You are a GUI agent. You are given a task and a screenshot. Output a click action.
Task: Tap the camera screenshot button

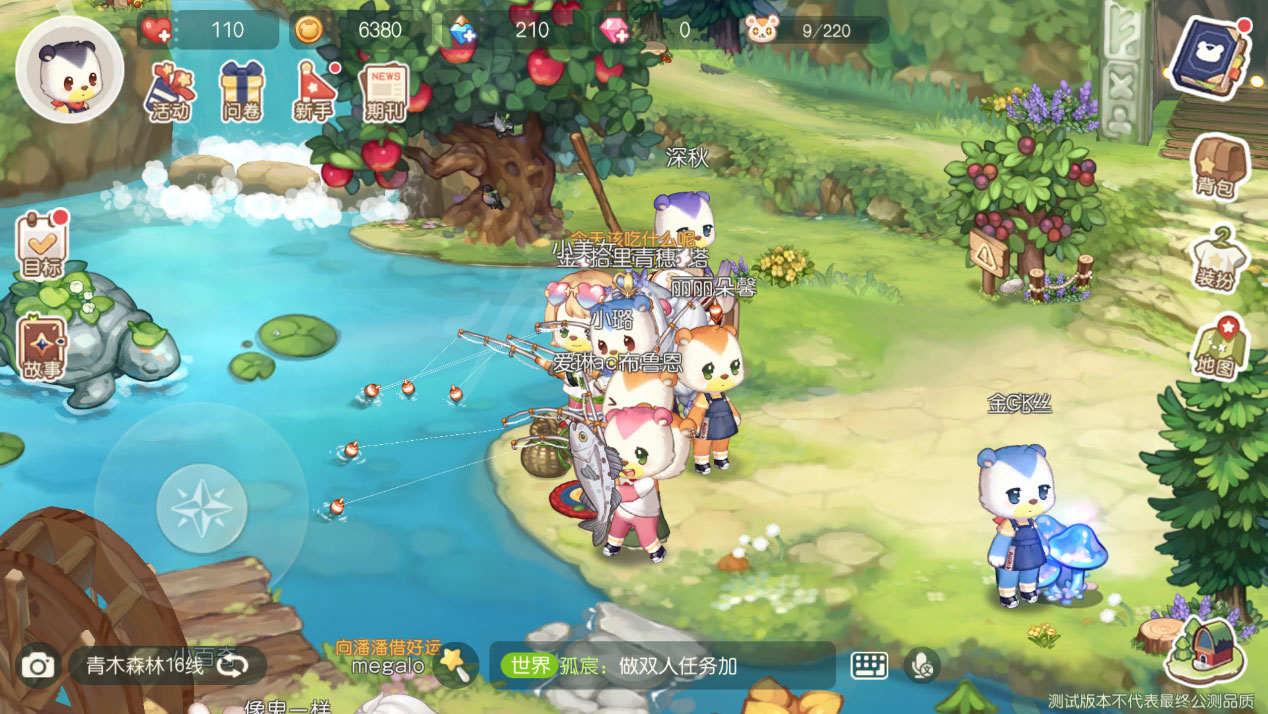38,666
